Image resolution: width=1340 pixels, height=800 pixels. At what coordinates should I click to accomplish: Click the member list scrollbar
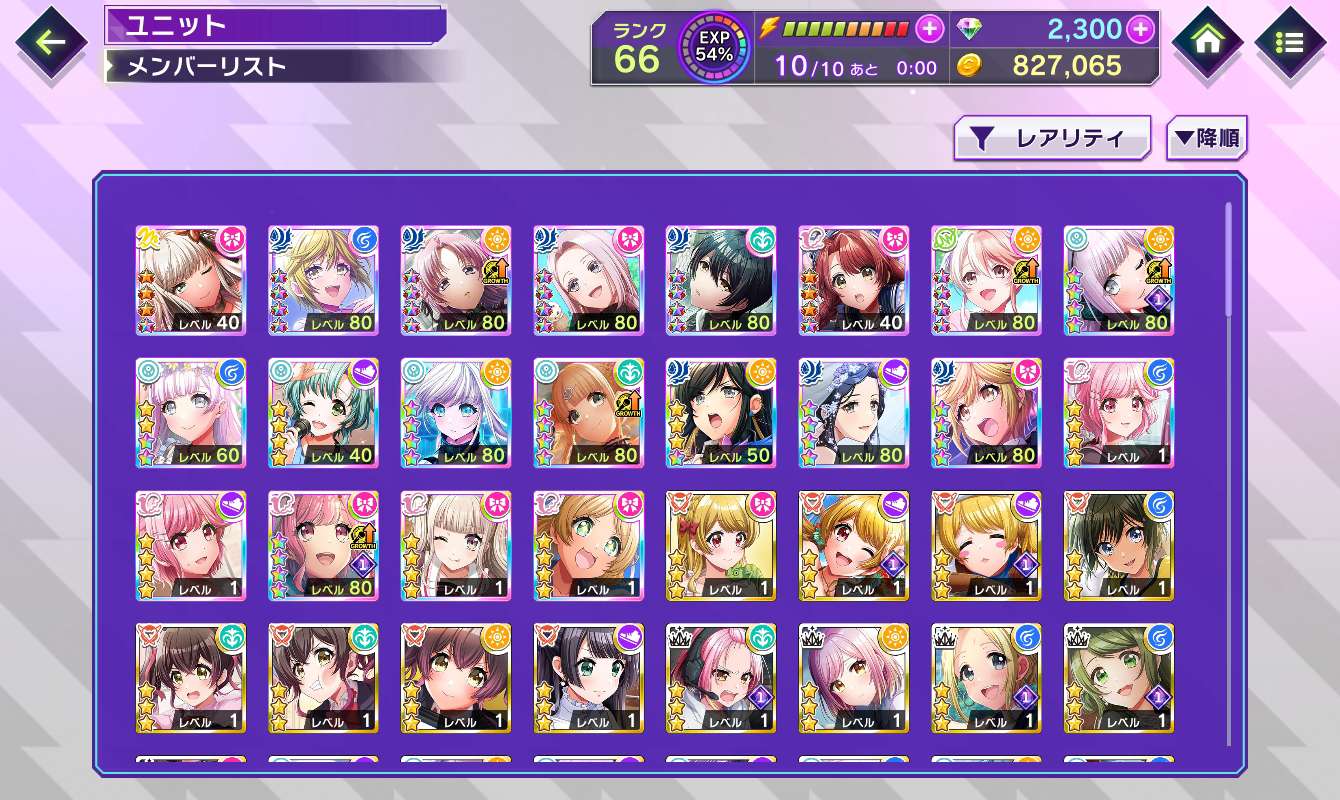click(1228, 260)
